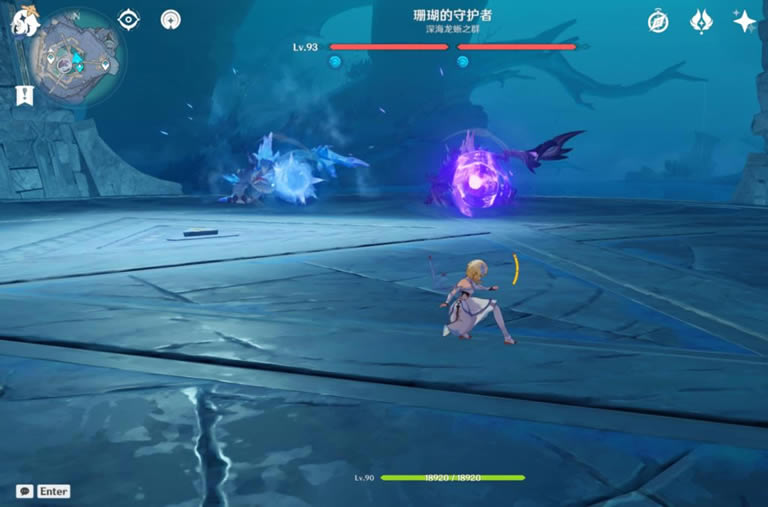The image size is (768, 507).
Task: Open the compass adventure handbook icon
Action: click(658, 21)
